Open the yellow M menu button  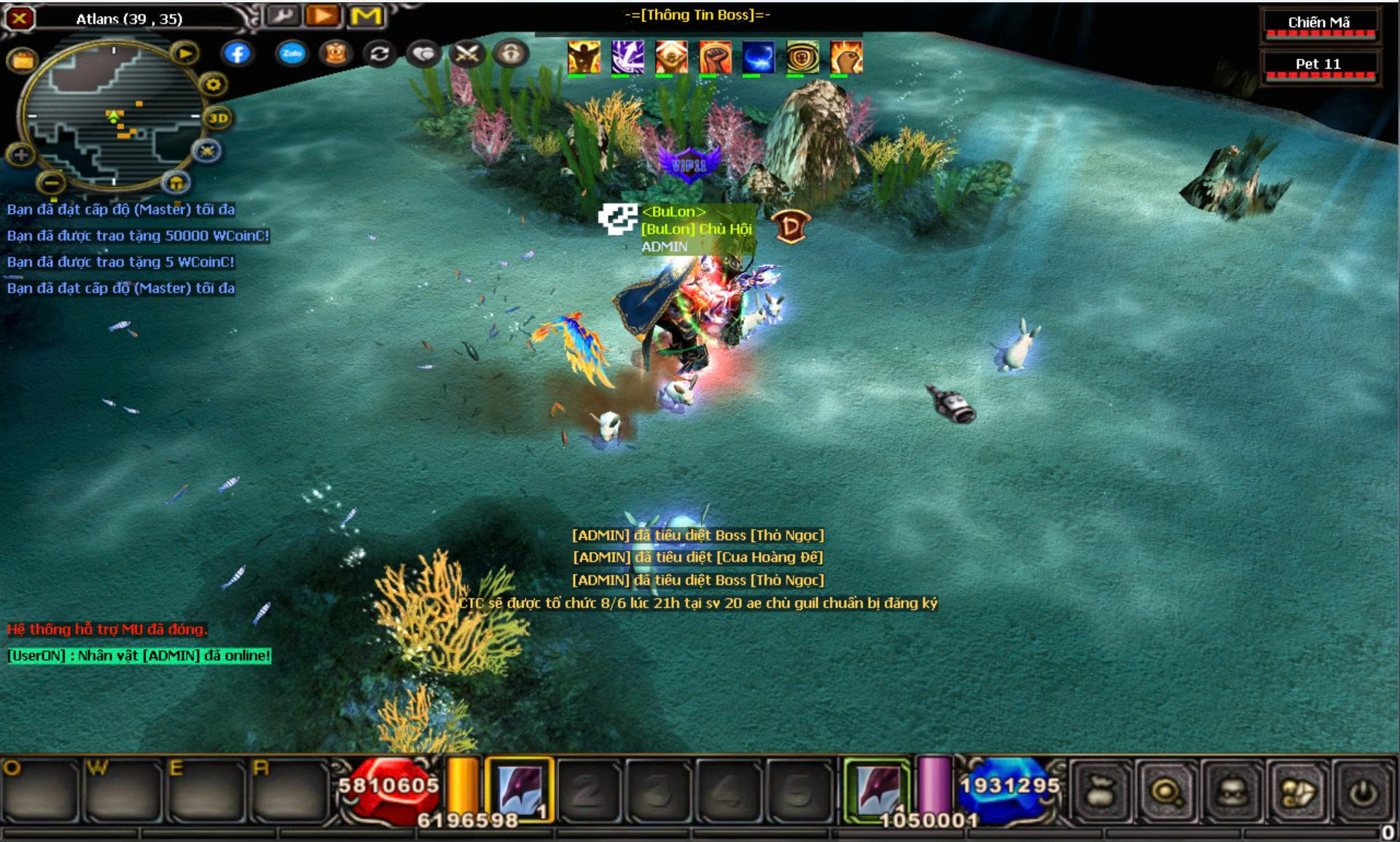365,15
